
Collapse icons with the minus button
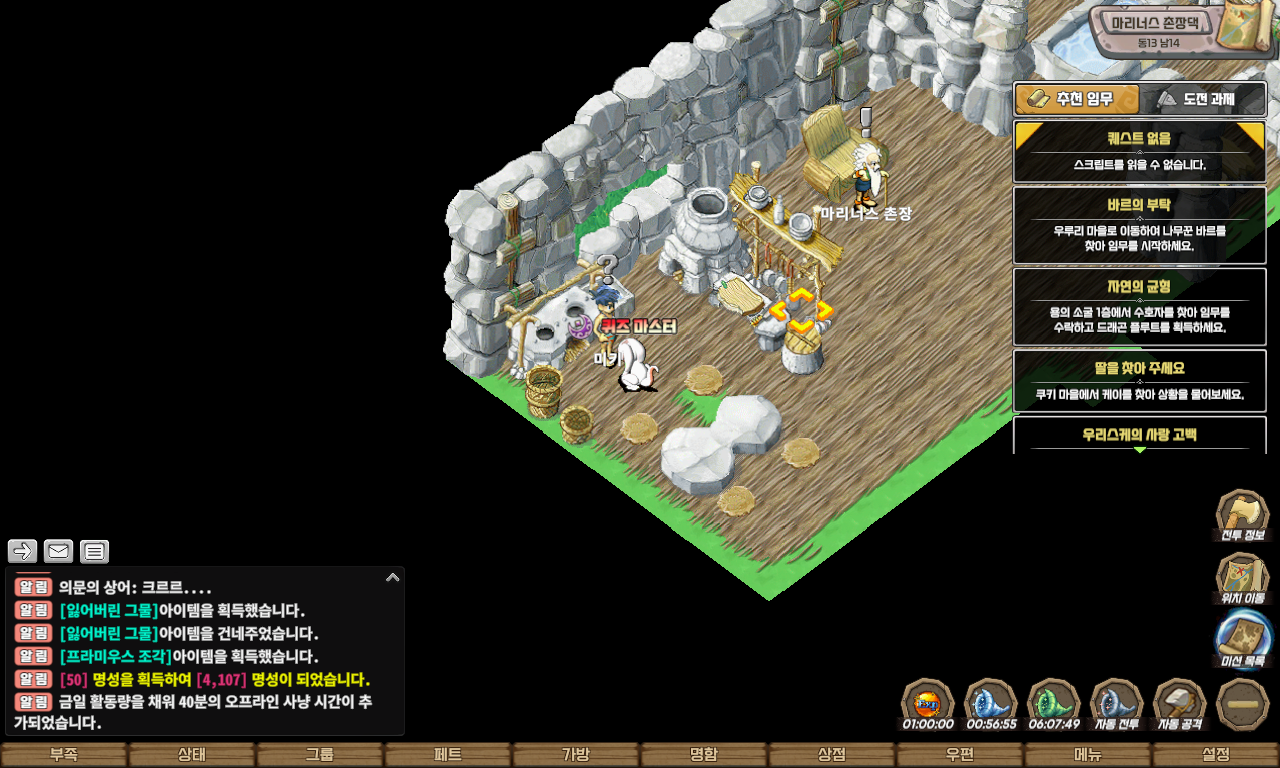click(1243, 705)
